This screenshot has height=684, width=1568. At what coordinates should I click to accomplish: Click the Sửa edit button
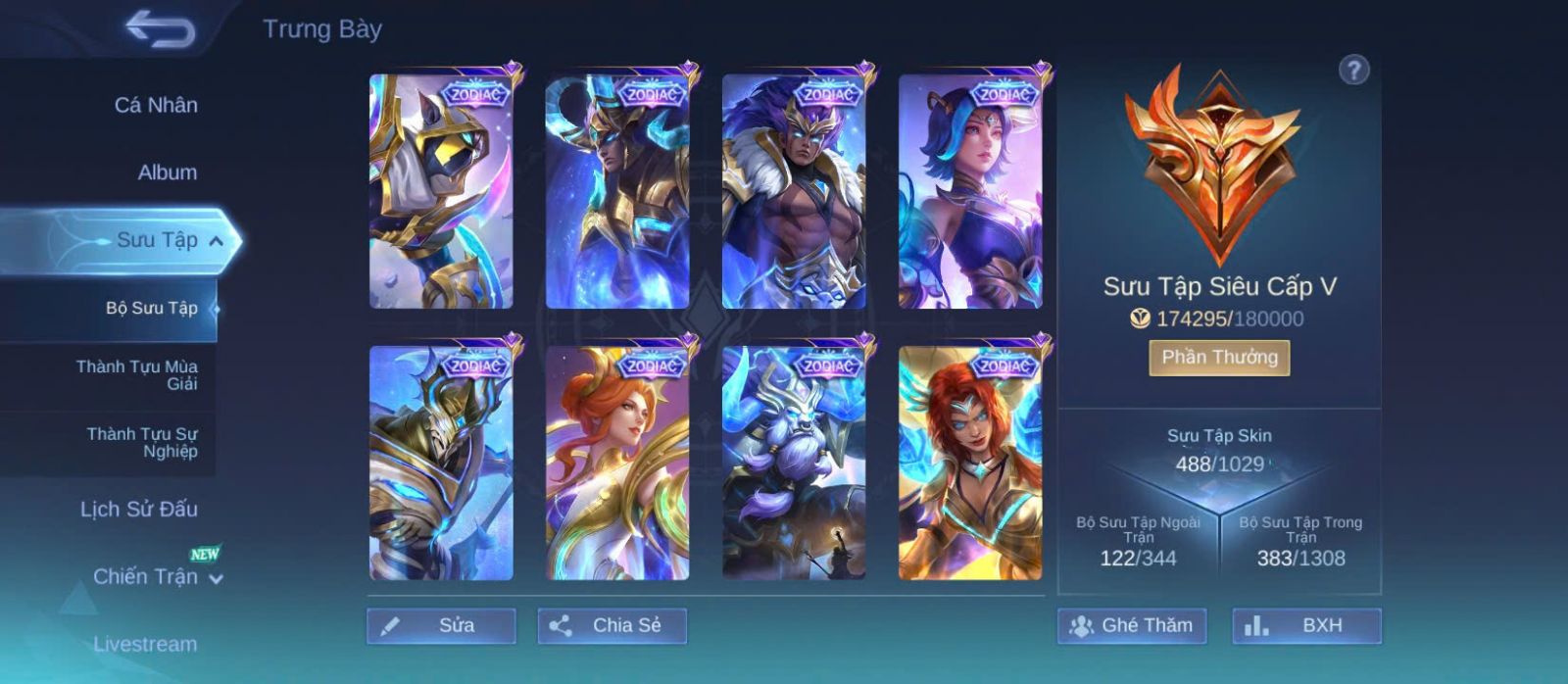pos(441,625)
